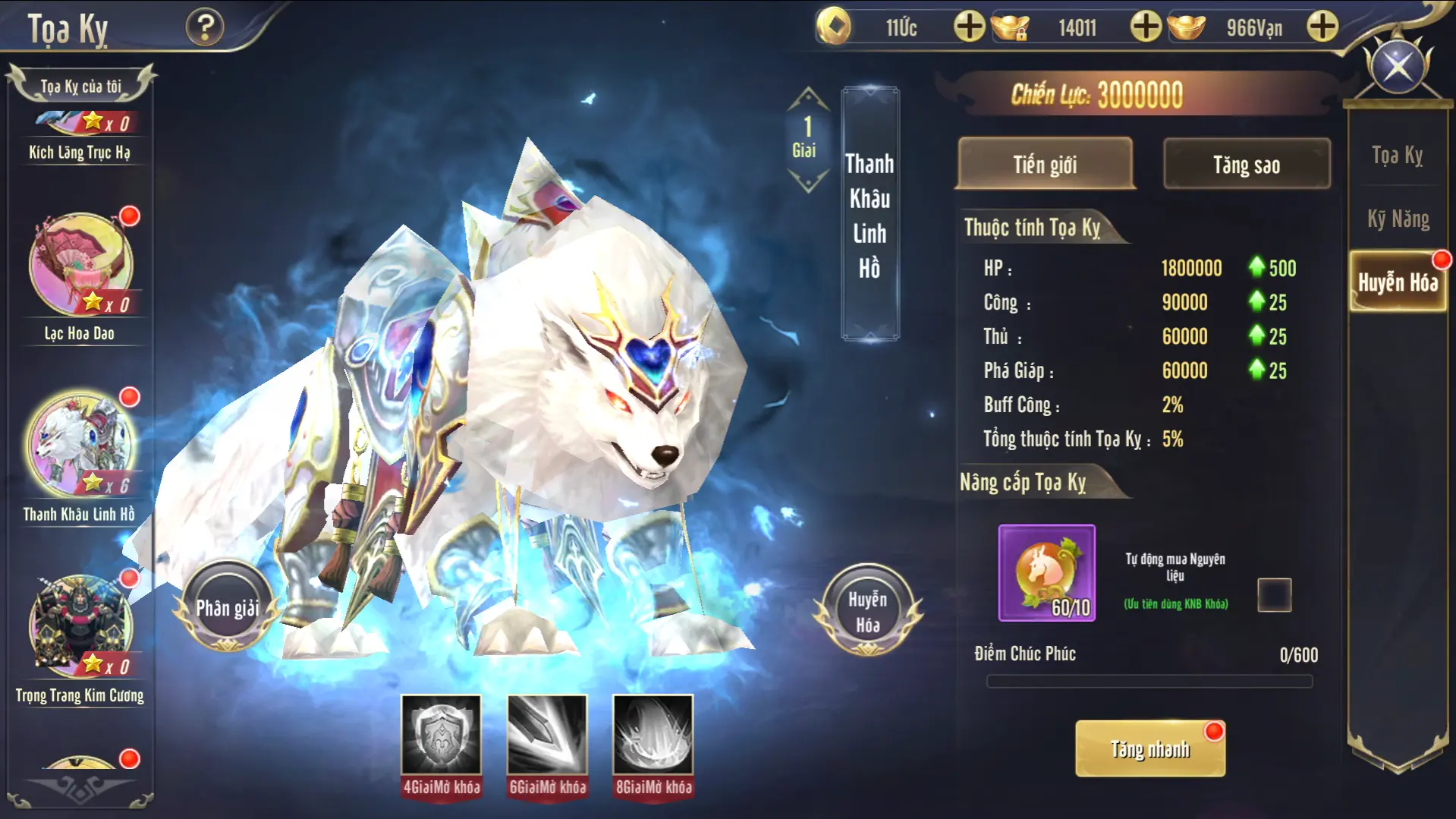
Task: Select the Huyễn Hóa side tab
Action: 1398,282
